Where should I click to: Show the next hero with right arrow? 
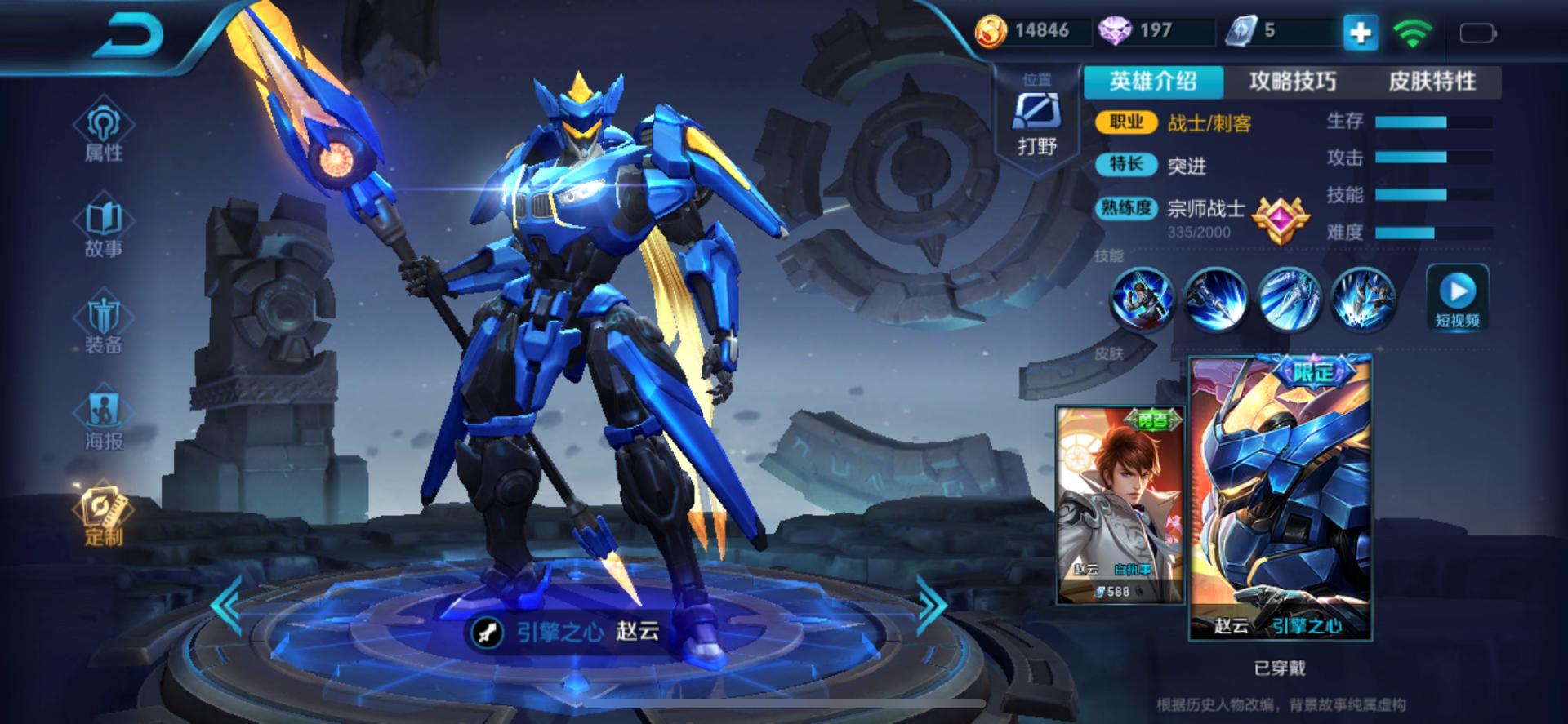tap(932, 605)
